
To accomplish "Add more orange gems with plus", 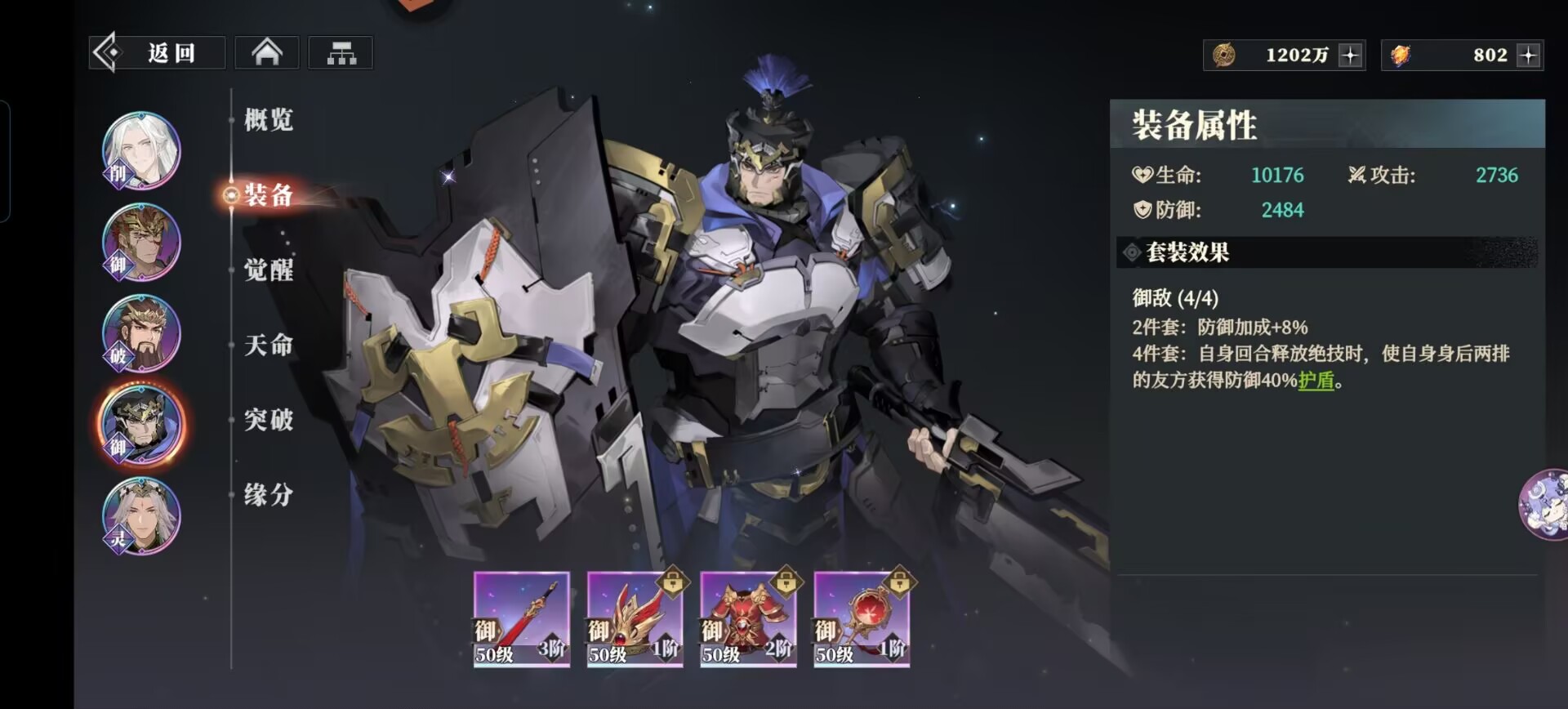I will tap(1528, 56).
